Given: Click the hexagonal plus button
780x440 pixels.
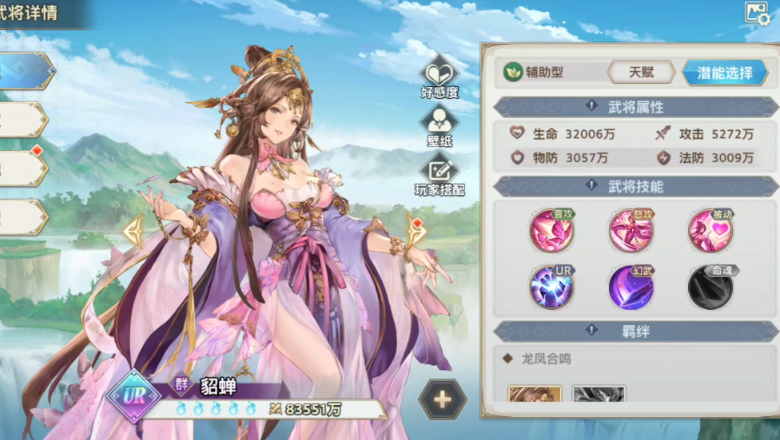Looking at the screenshot, I should pyautogui.click(x=442, y=399).
